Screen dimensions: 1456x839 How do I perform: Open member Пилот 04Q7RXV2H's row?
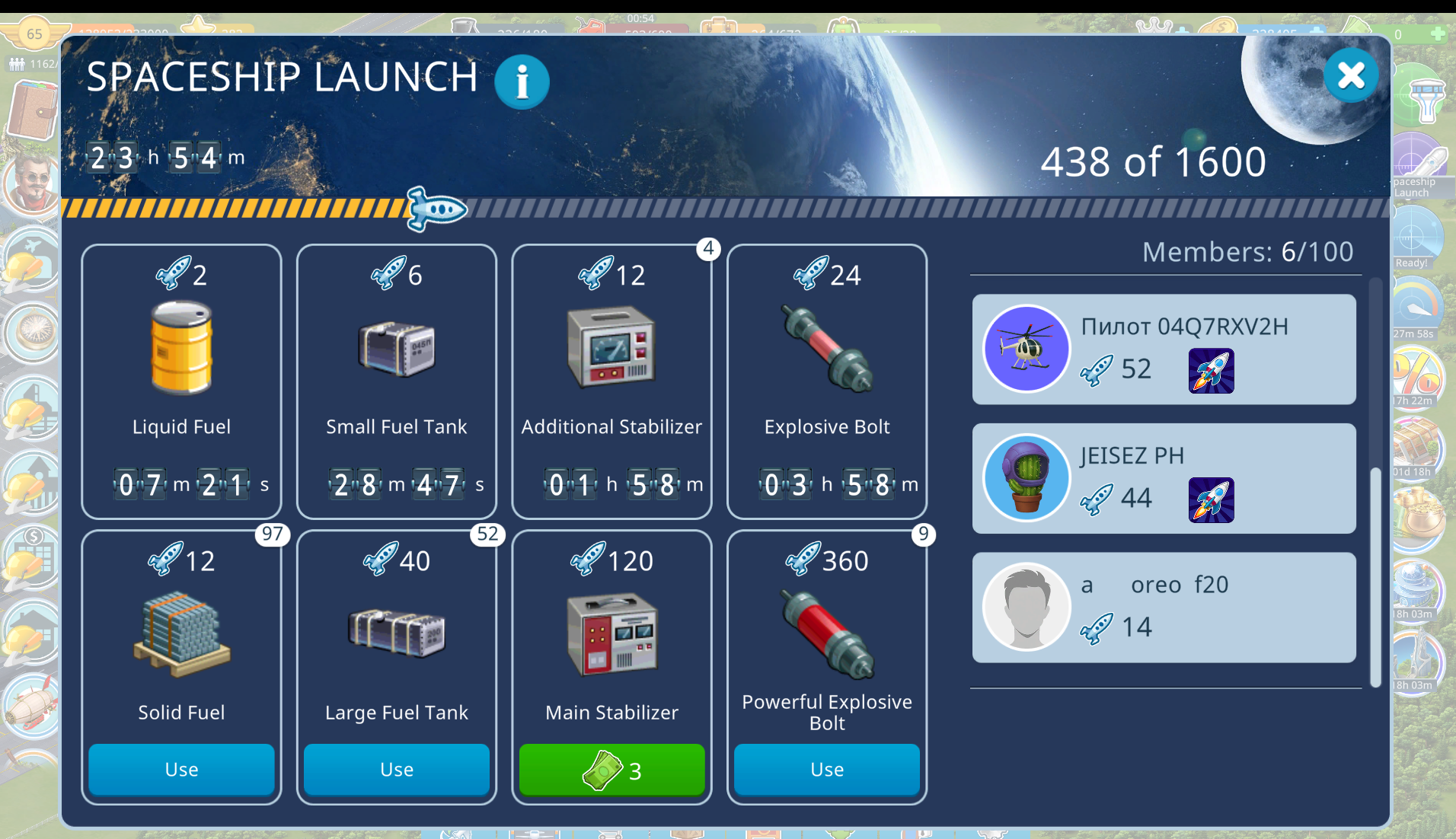(x=1164, y=349)
